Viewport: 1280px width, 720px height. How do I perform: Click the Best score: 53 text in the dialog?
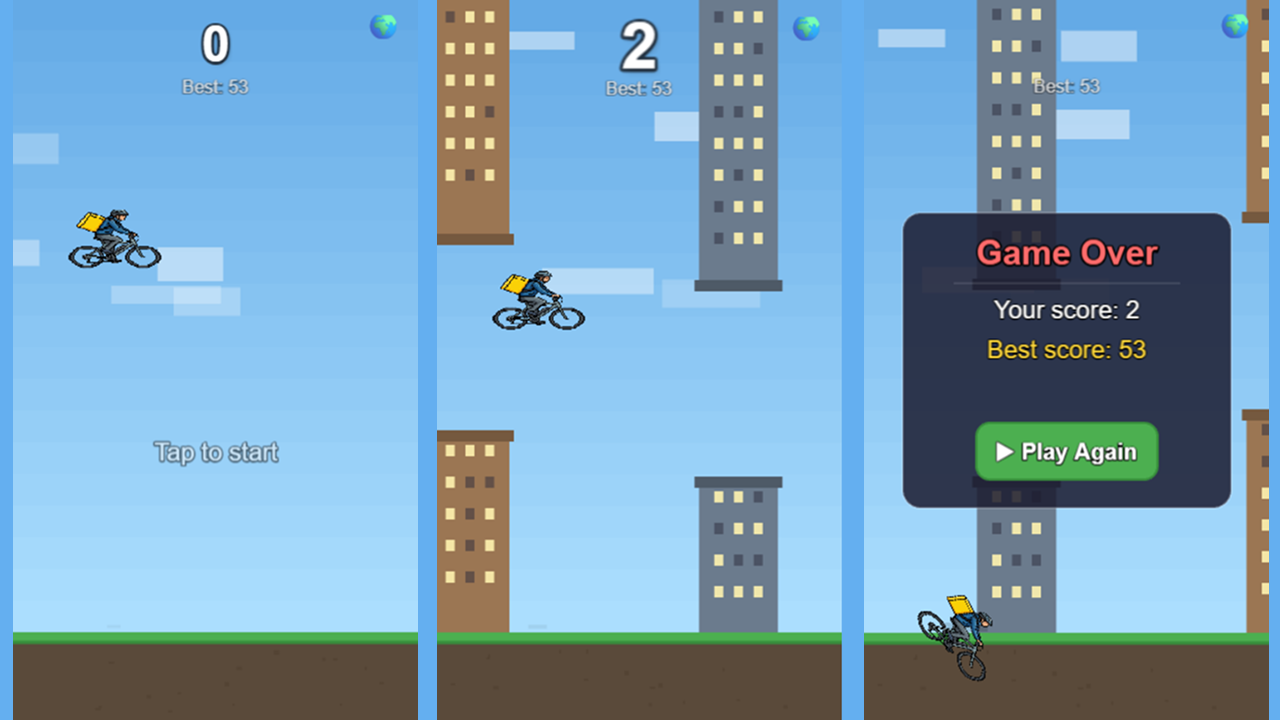(1066, 350)
